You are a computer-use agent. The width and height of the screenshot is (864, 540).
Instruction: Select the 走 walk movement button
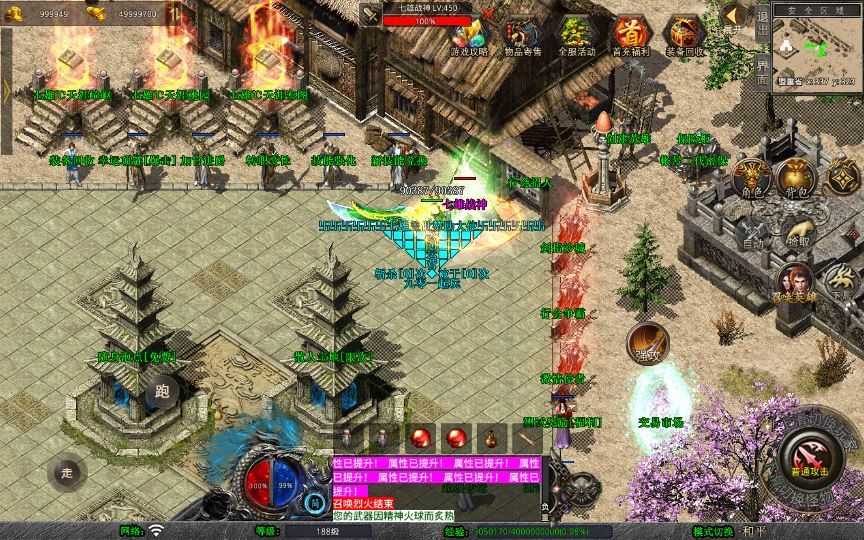(68, 471)
